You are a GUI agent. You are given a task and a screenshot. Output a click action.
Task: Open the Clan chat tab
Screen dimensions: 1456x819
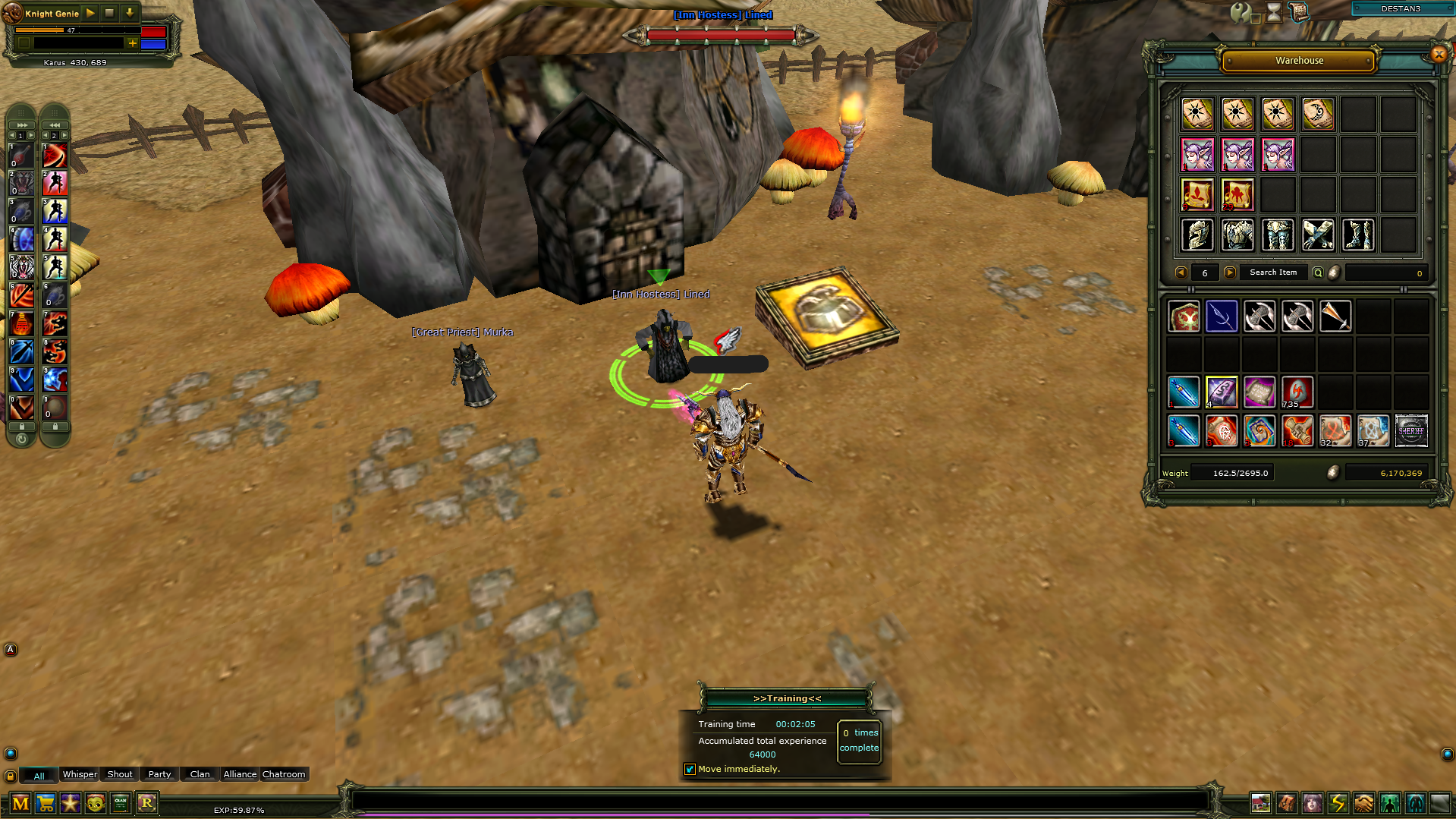pyautogui.click(x=200, y=774)
